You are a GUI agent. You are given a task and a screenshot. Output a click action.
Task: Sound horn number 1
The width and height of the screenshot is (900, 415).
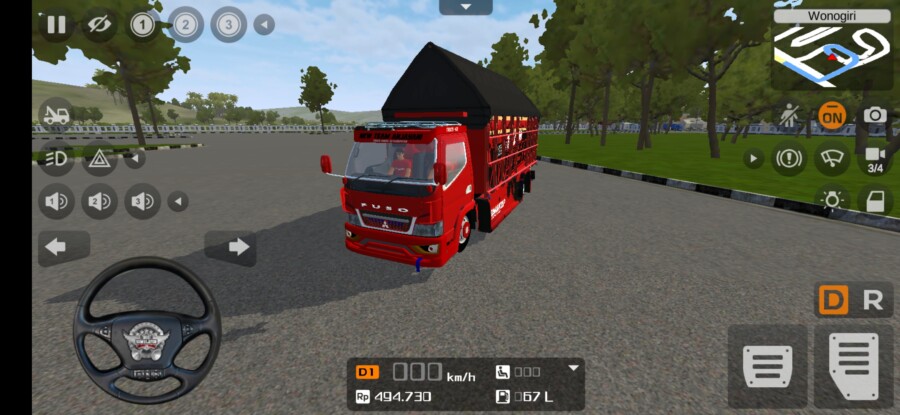56,202
